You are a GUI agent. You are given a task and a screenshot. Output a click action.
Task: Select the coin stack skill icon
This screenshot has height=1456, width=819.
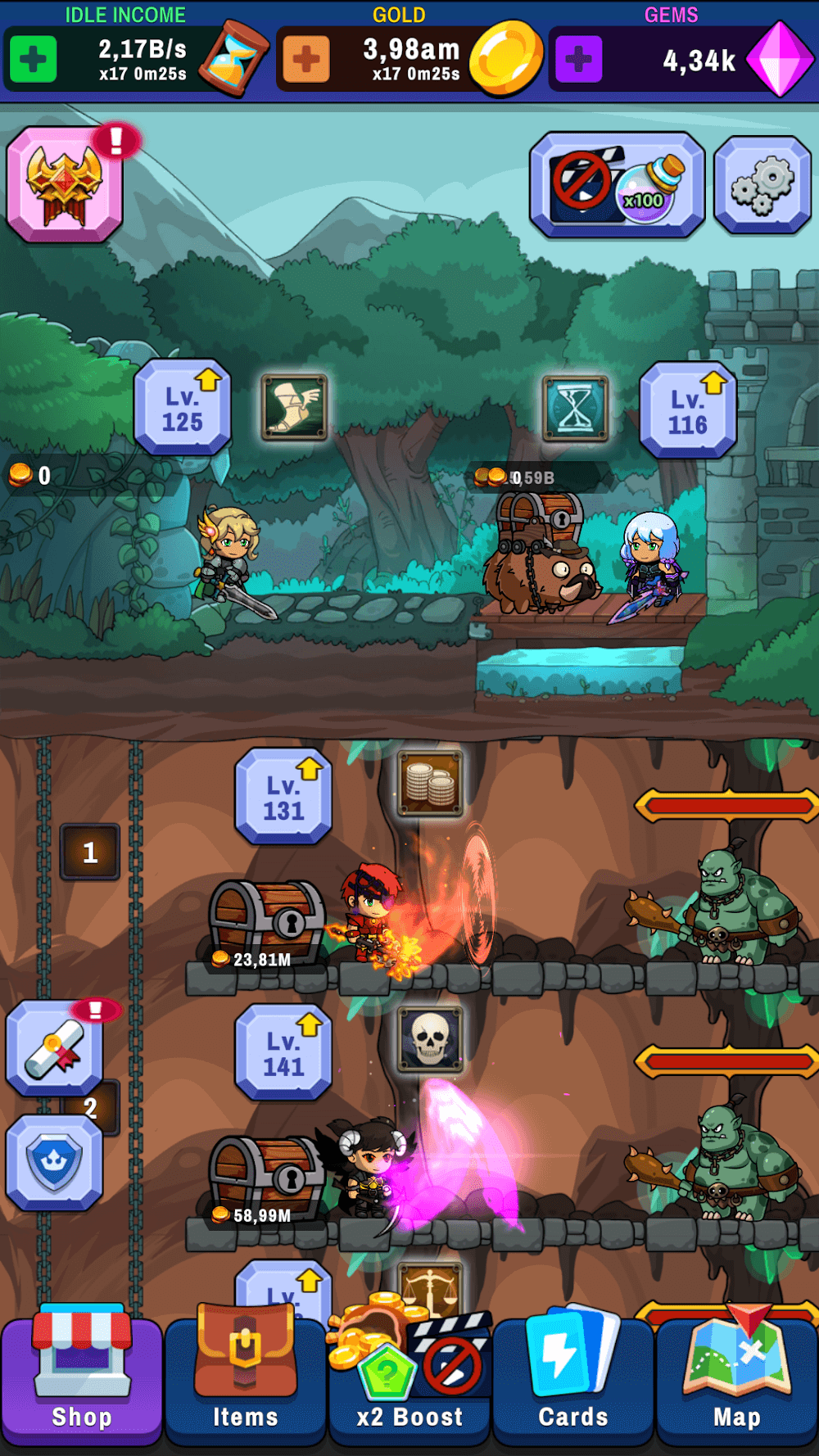point(431,784)
